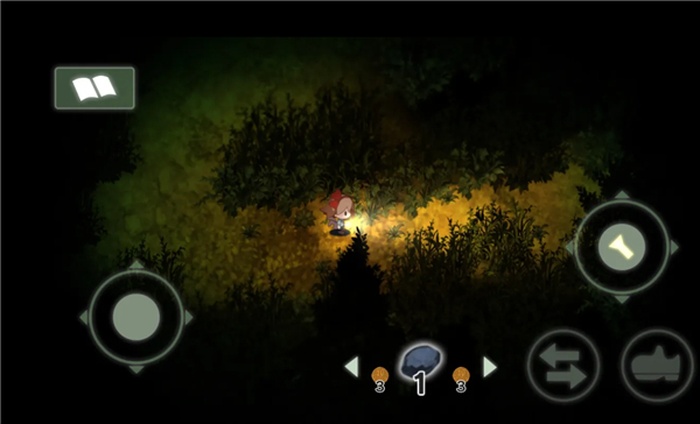Cycle items with the right arrow
This screenshot has width=700, height=424.
tap(489, 367)
